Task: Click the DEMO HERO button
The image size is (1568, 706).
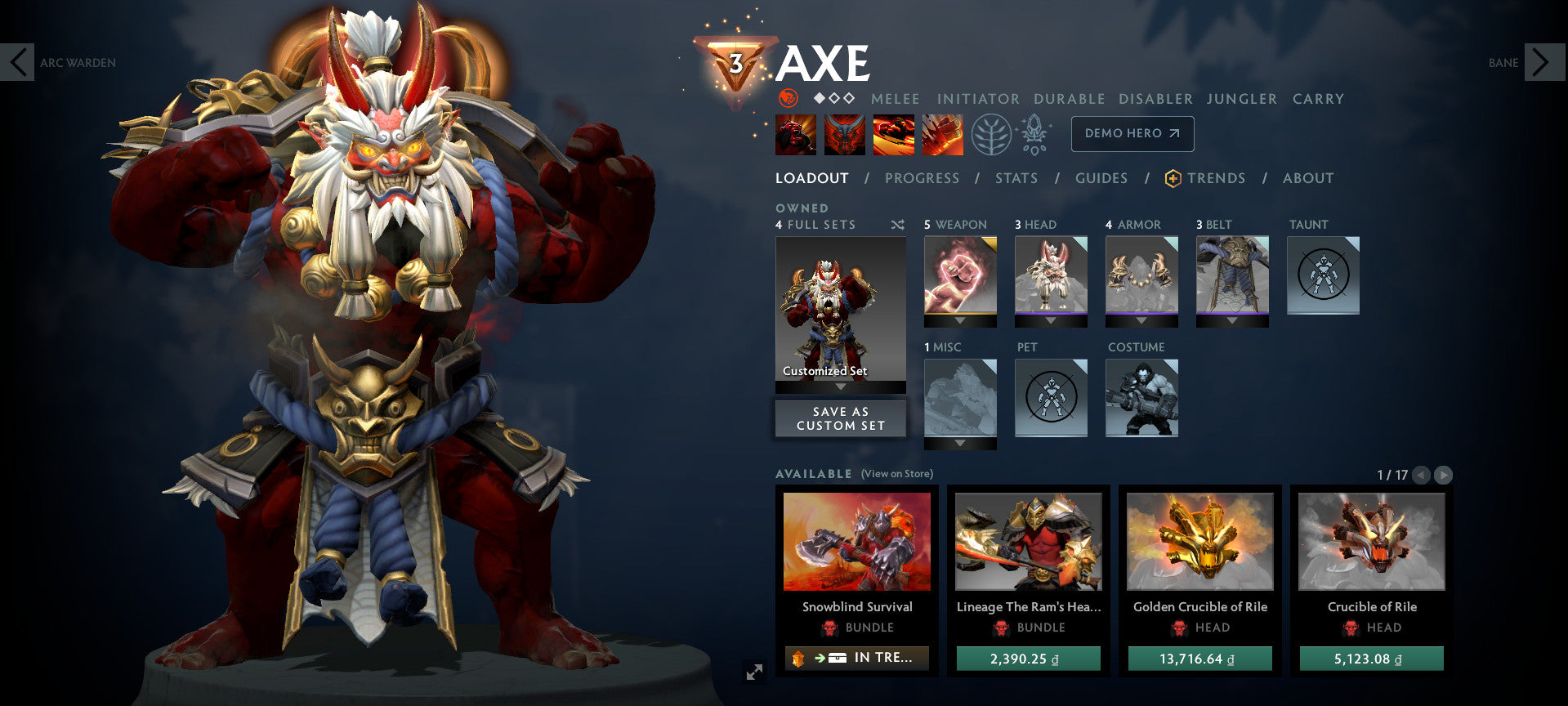Action: point(1132,133)
